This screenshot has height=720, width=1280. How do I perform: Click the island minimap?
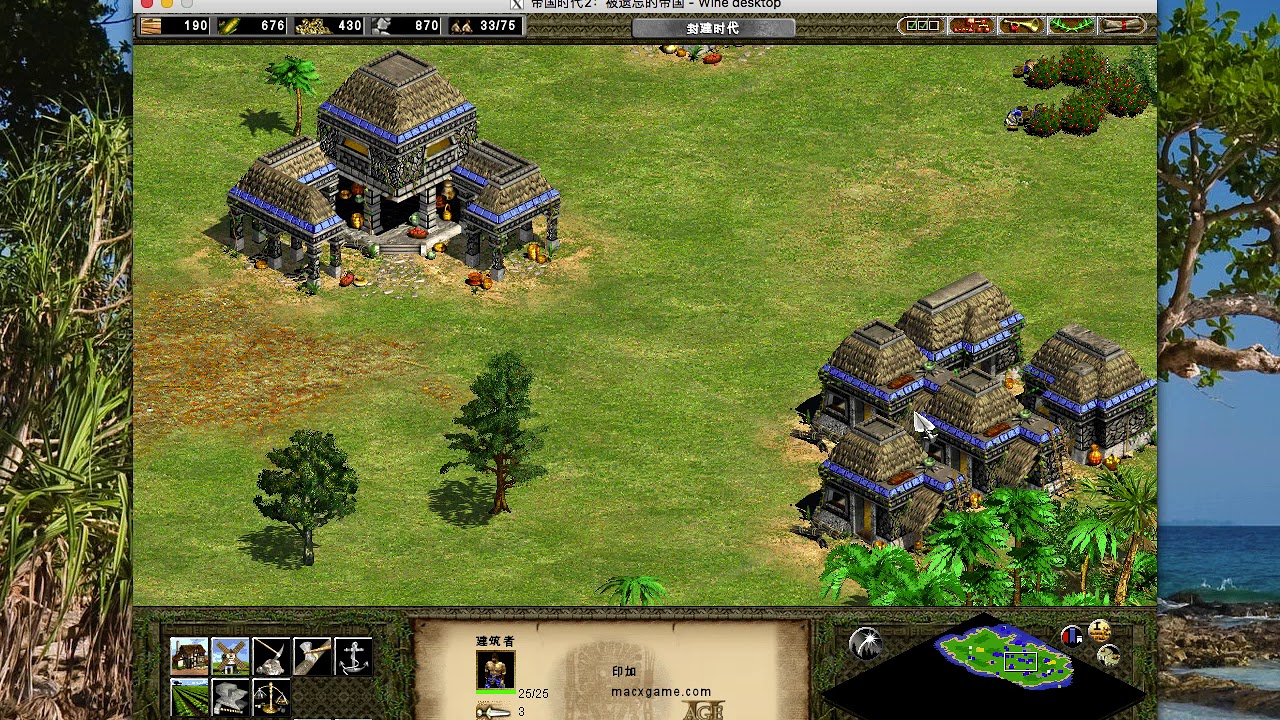coord(1004,656)
